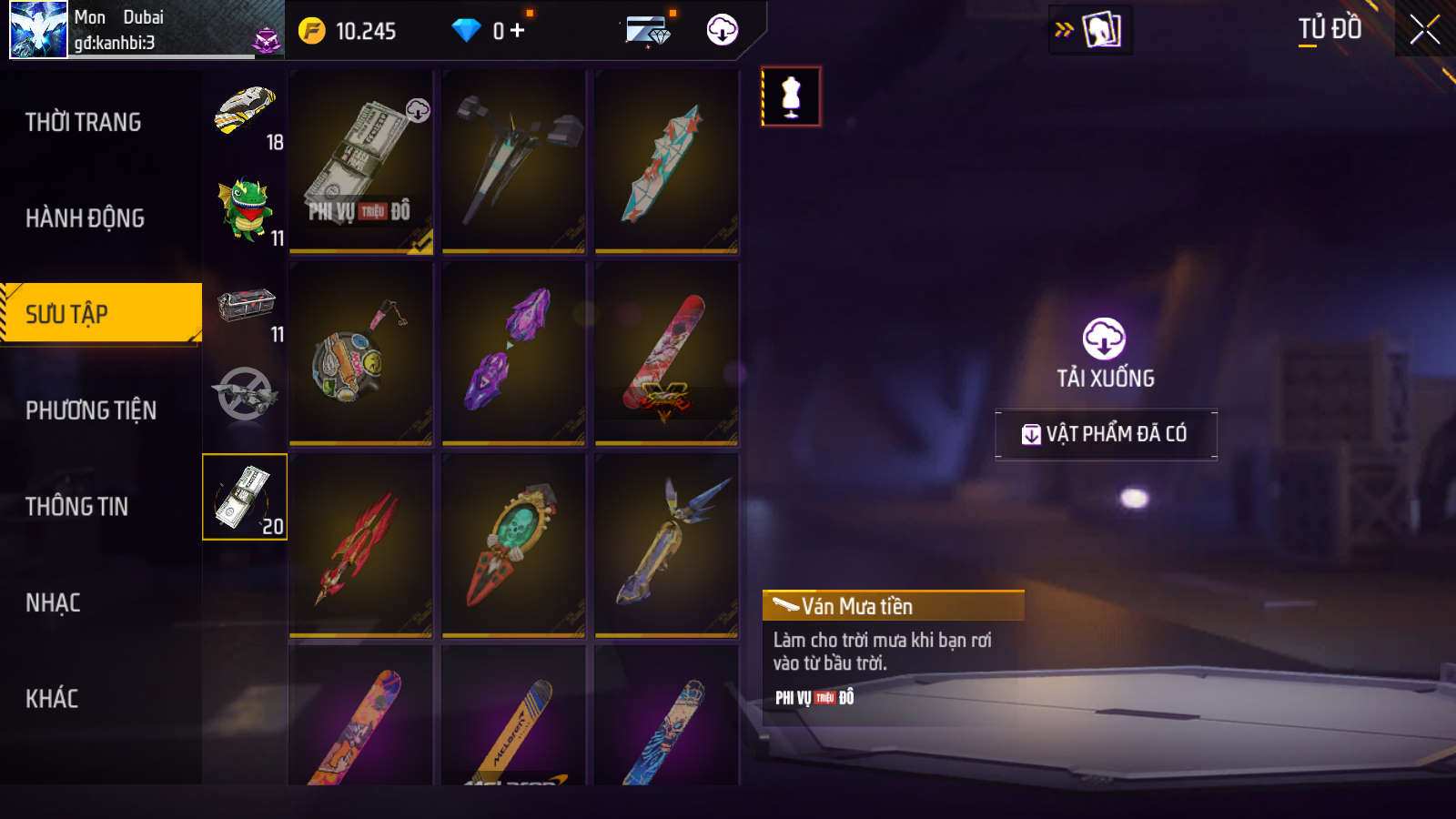
Task: Choose the Khác category
Action: [52, 699]
